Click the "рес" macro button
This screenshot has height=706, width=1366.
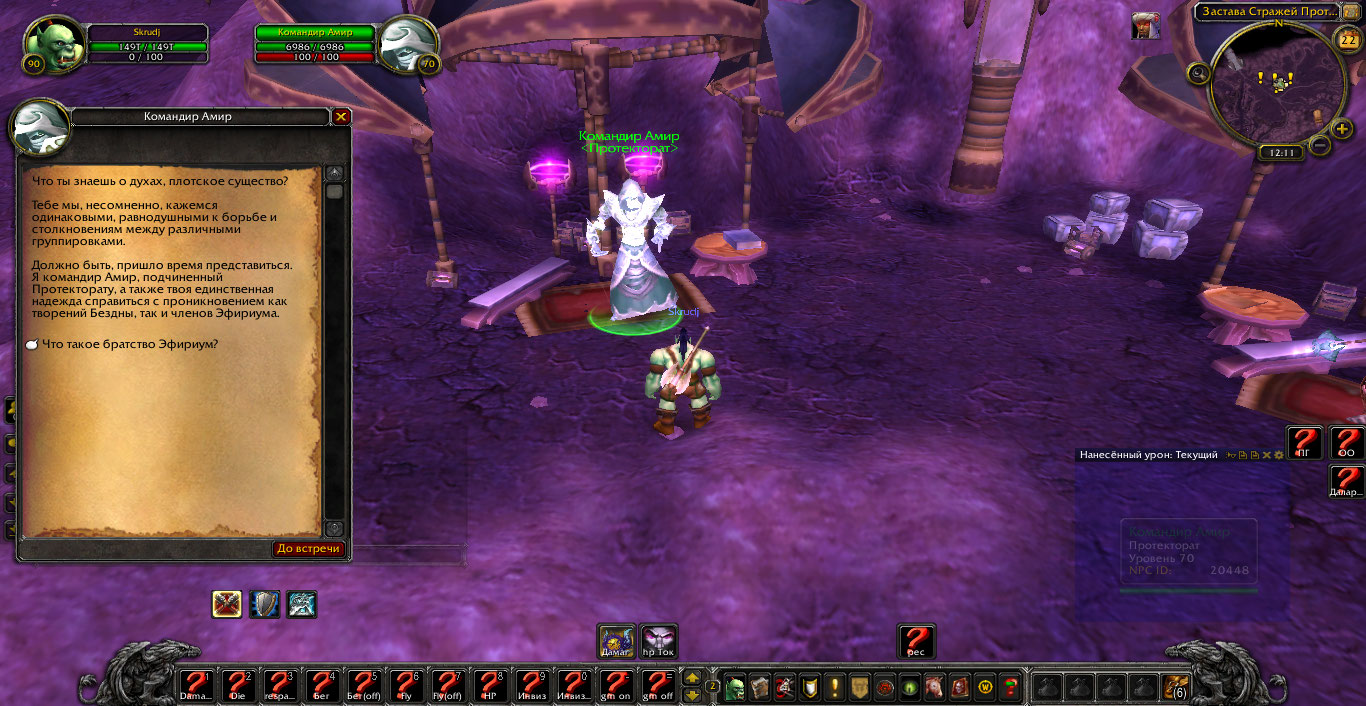coord(916,642)
